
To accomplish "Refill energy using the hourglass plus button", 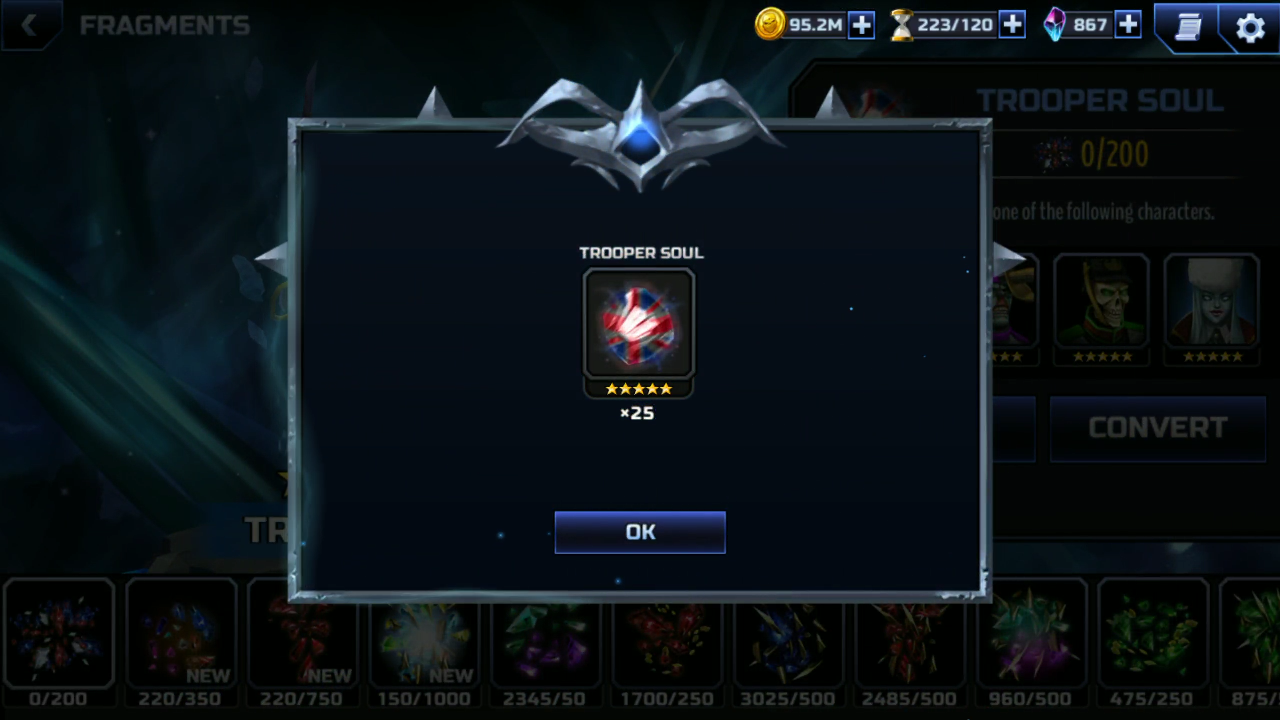I will click(x=1012, y=25).
